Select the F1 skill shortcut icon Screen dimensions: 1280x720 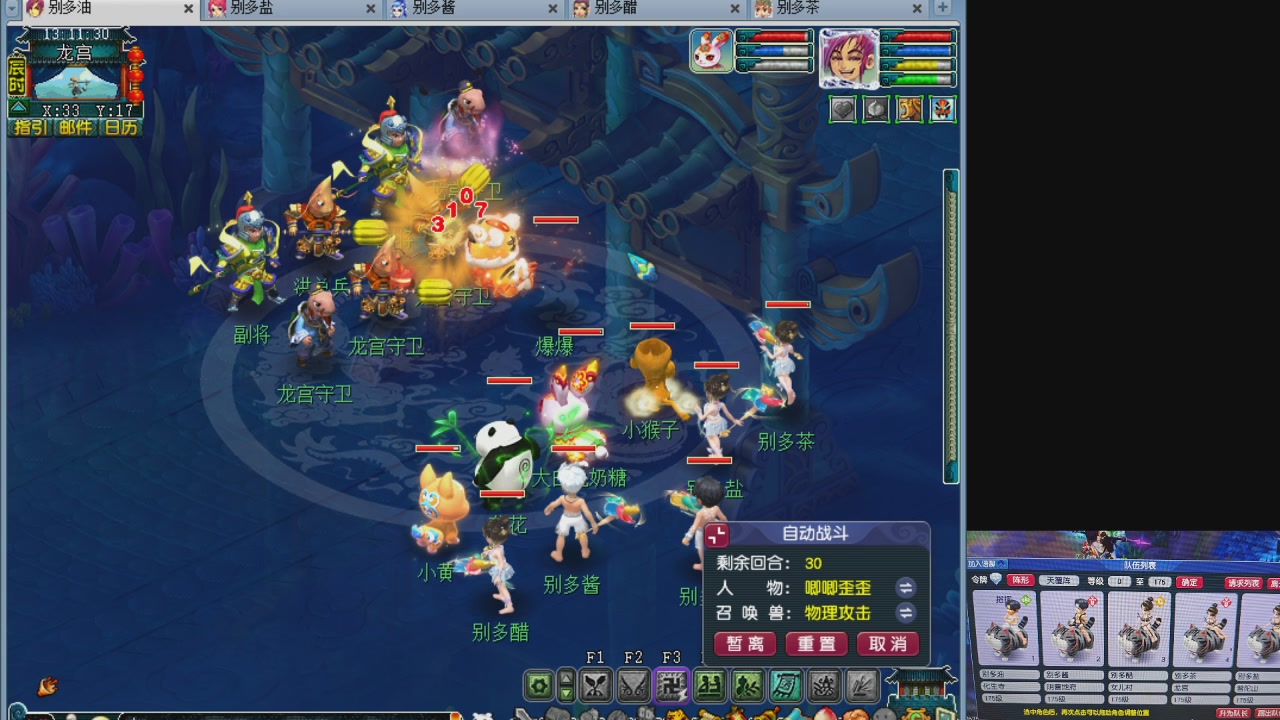(x=596, y=683)
